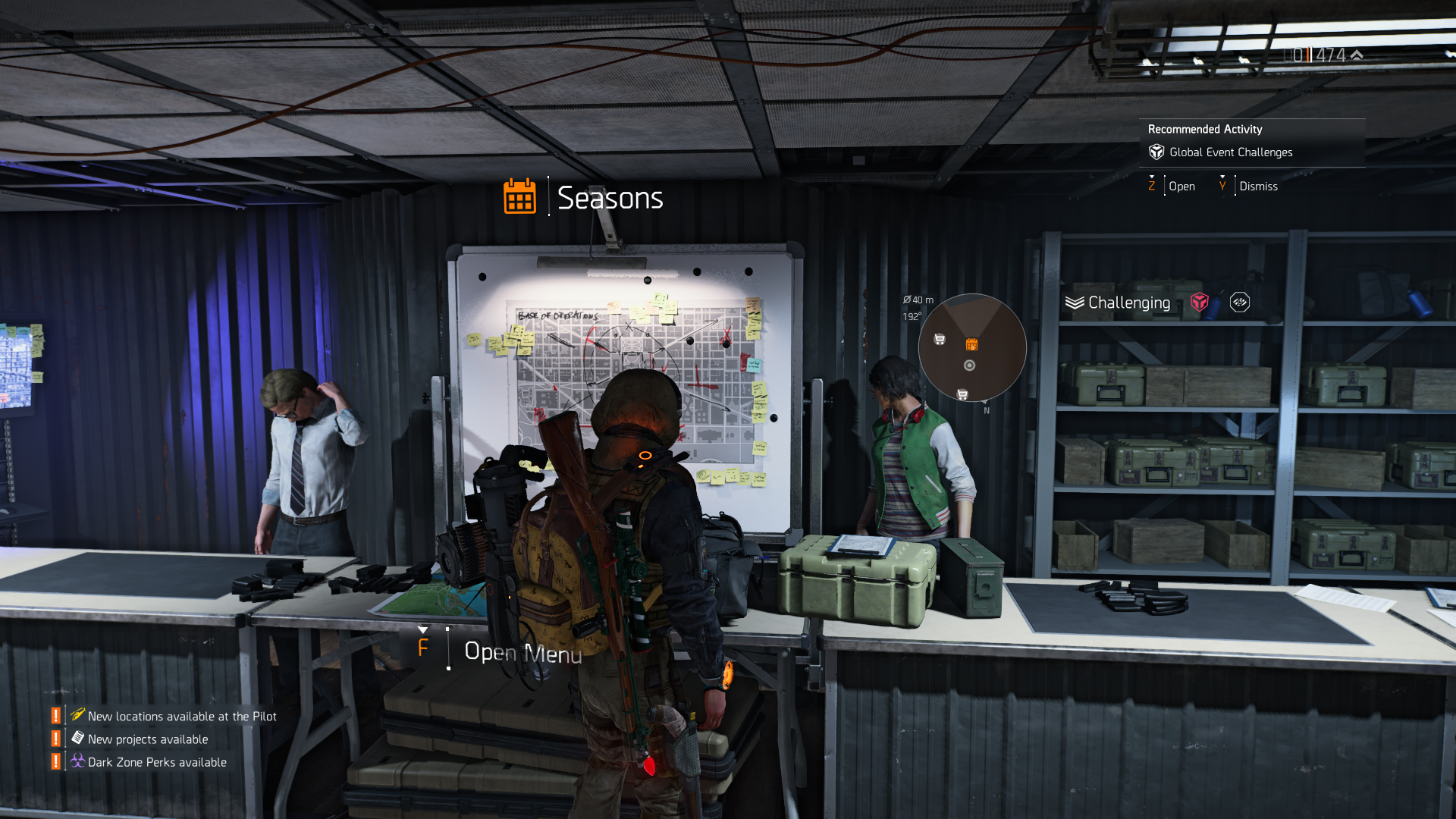The height and width of the screenshot is (819, 1456).
Task: Click the red global event cube icon
Action: (1199, 303)
